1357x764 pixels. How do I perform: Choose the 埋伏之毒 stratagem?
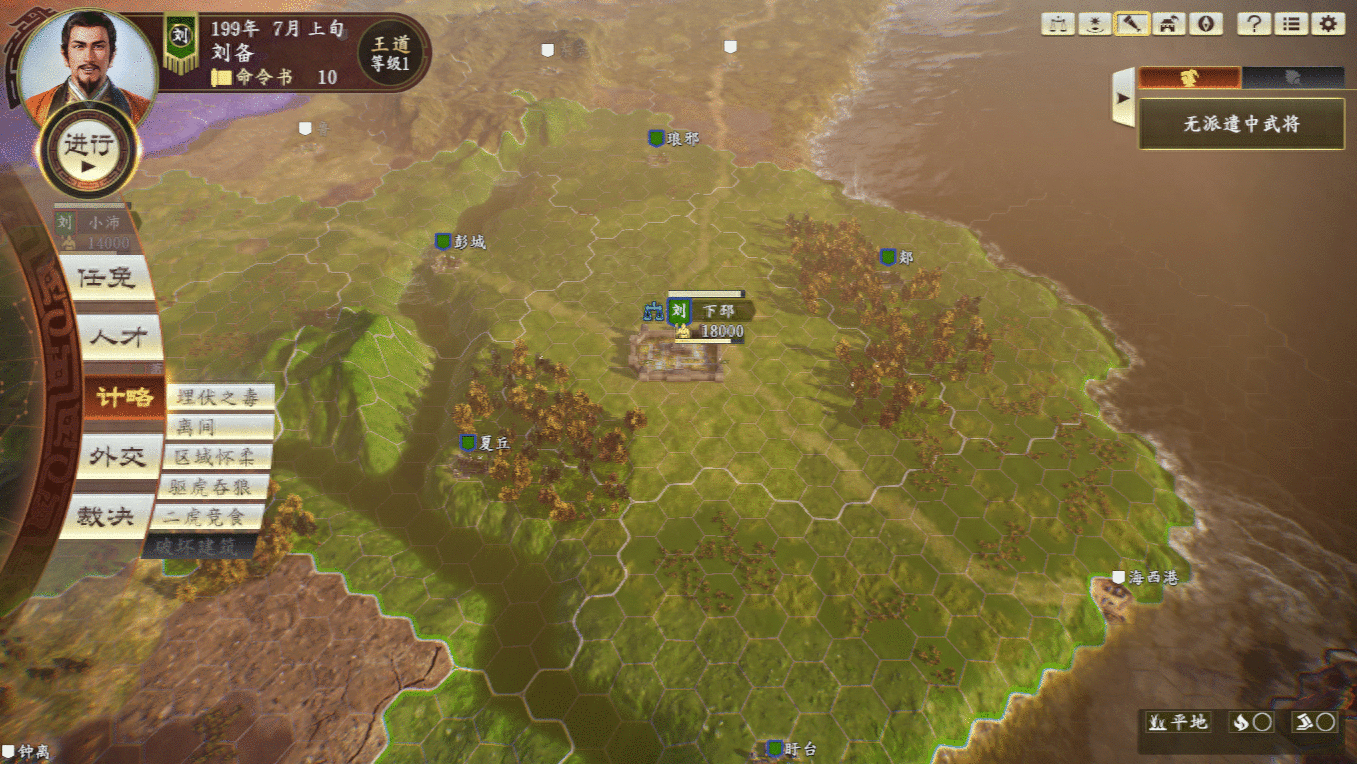(219, 397)
